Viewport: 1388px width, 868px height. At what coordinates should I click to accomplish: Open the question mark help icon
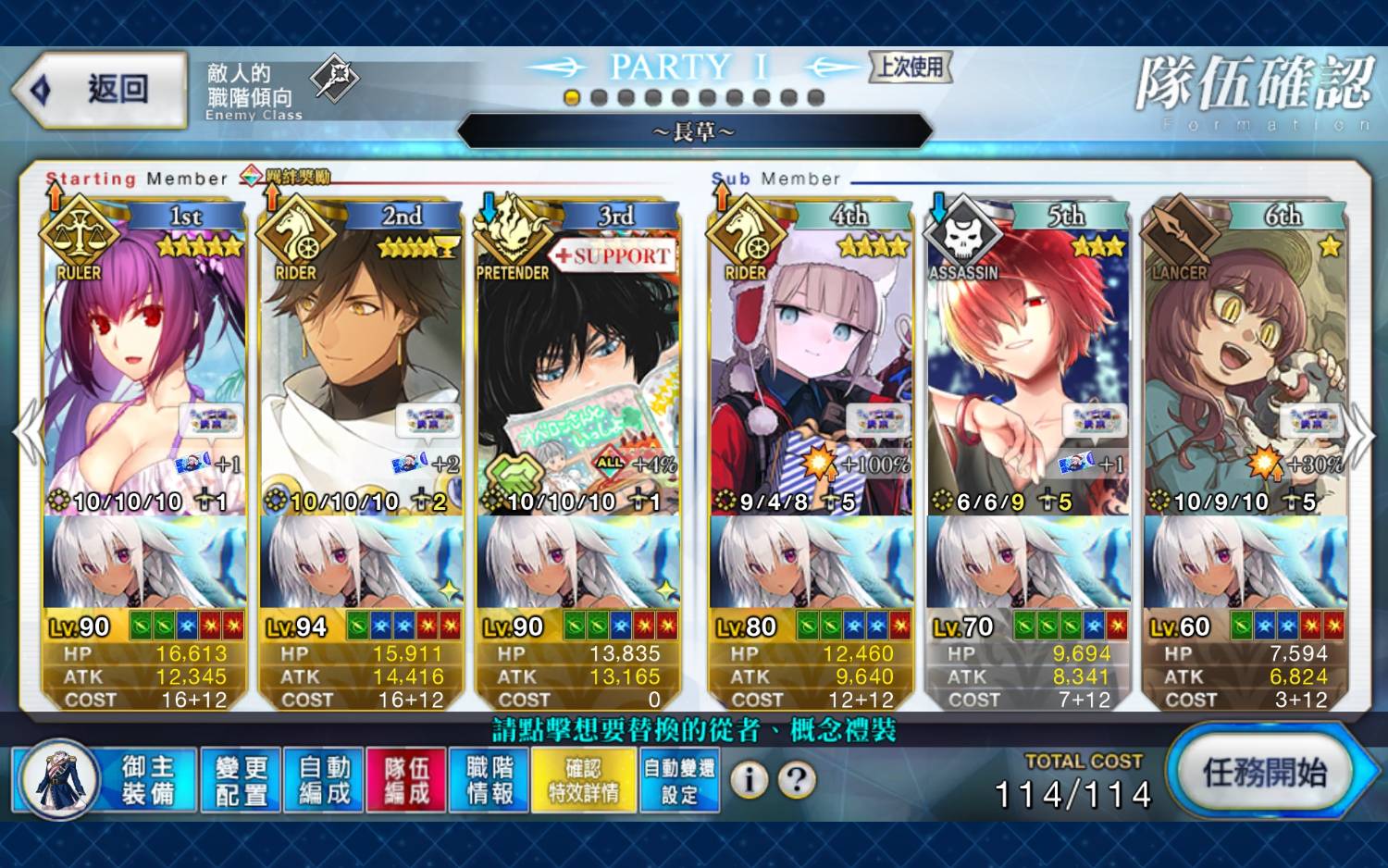click(x=797, y=780)
